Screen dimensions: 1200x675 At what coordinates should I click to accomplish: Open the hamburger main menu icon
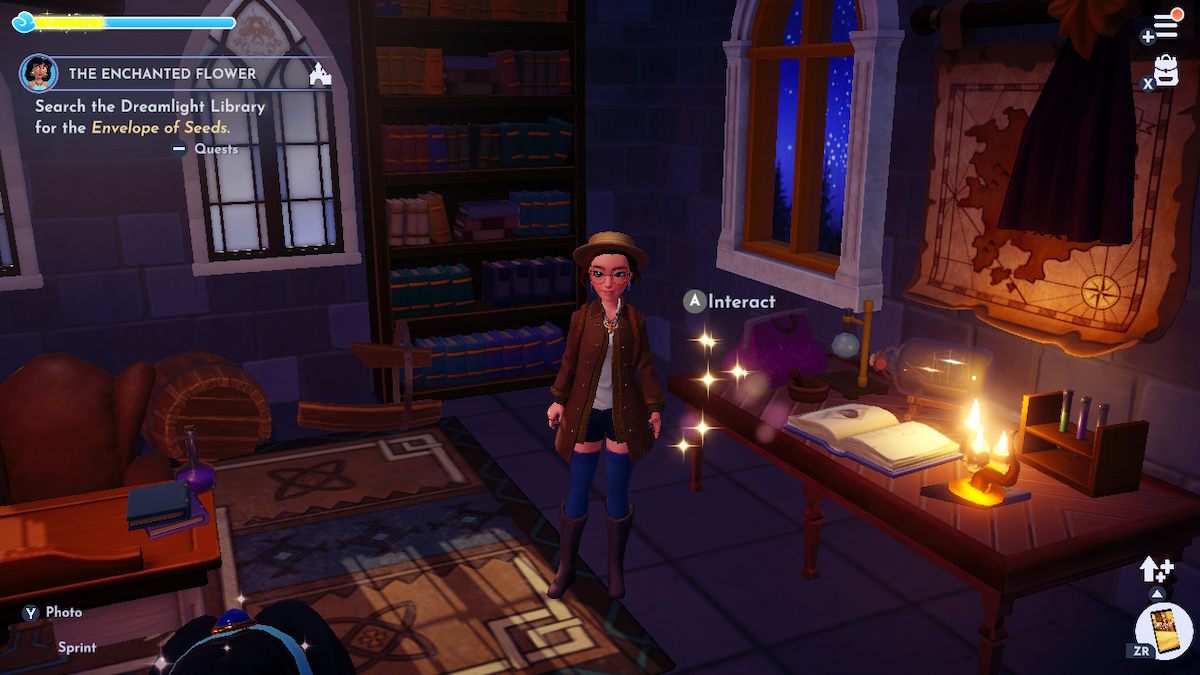pos(1166,26)
